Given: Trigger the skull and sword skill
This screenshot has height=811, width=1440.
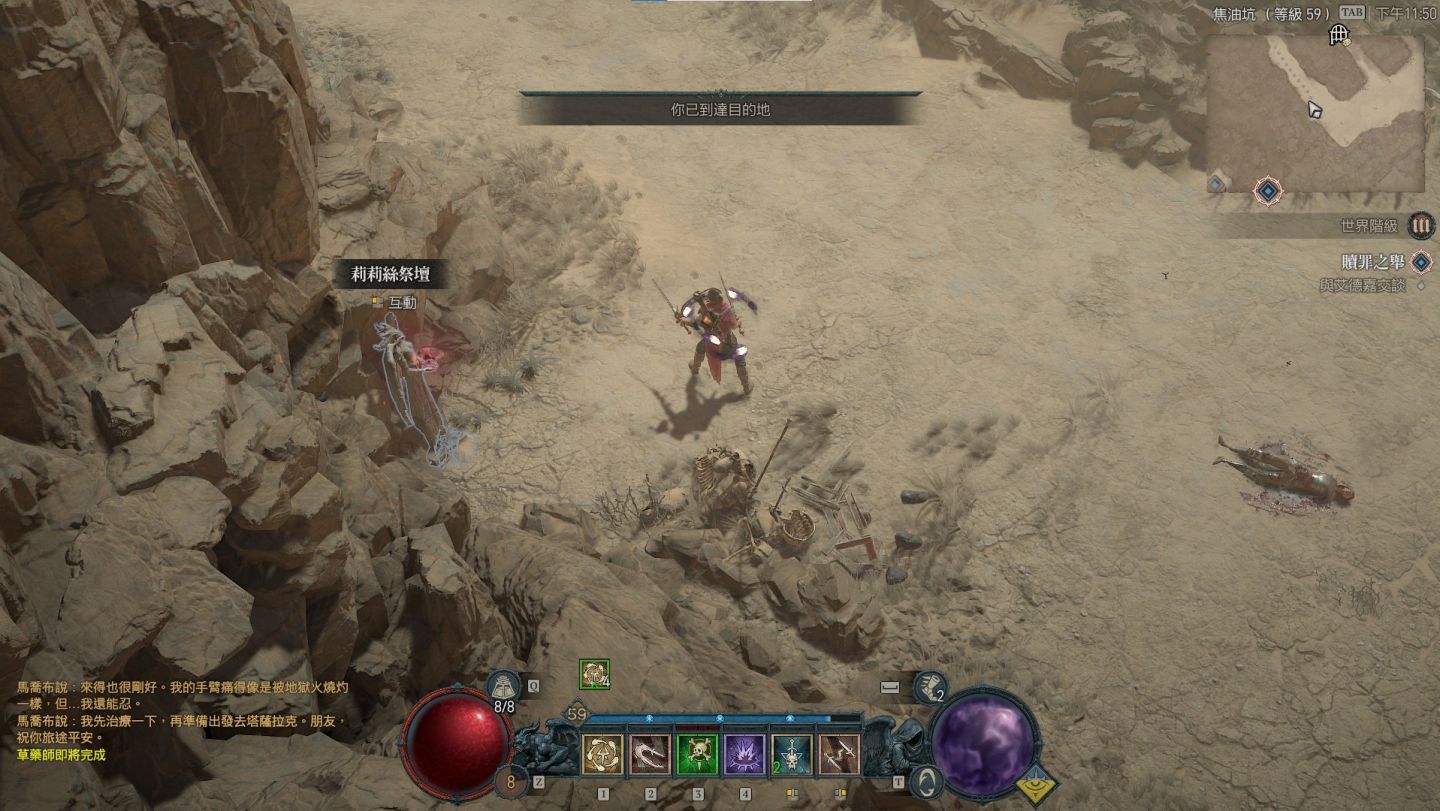Looking at the screenshot, I should tap(792, 755).
